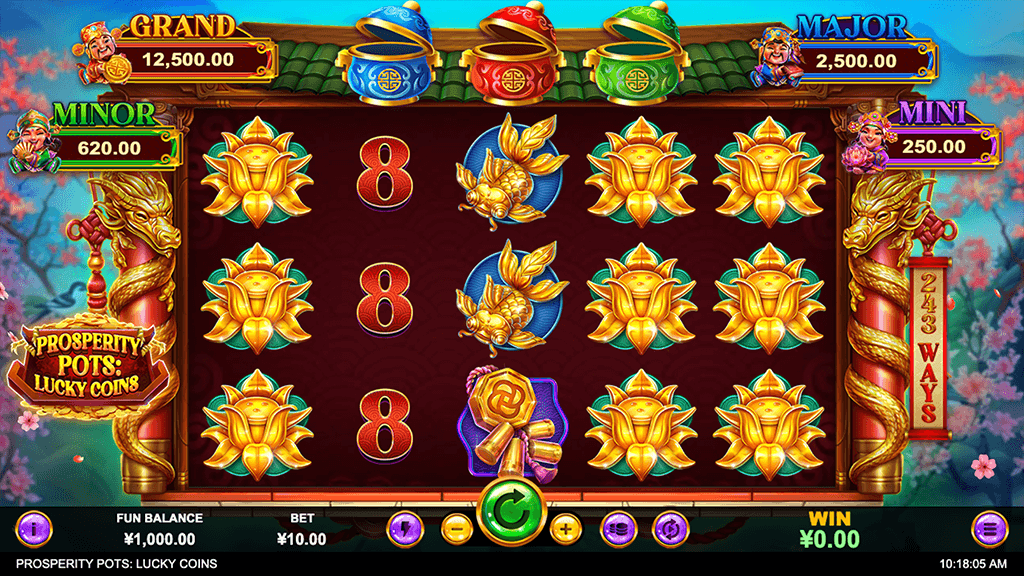The height and width of the screenshot is (576, 1024).
Task: Open the hamburger menu
Action: [989, 527]
